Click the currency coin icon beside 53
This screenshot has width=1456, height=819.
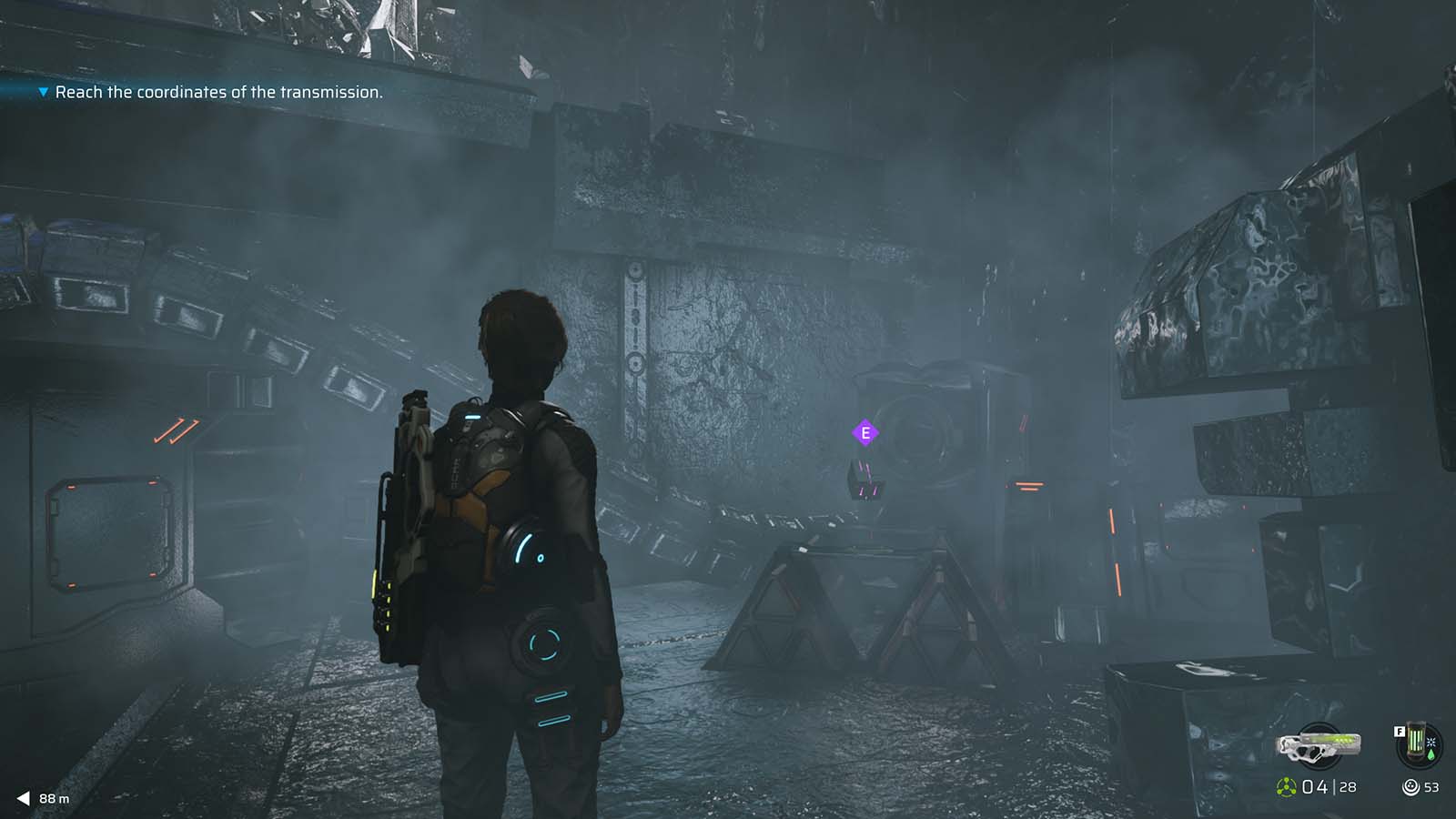click(x=1411, y=786)
